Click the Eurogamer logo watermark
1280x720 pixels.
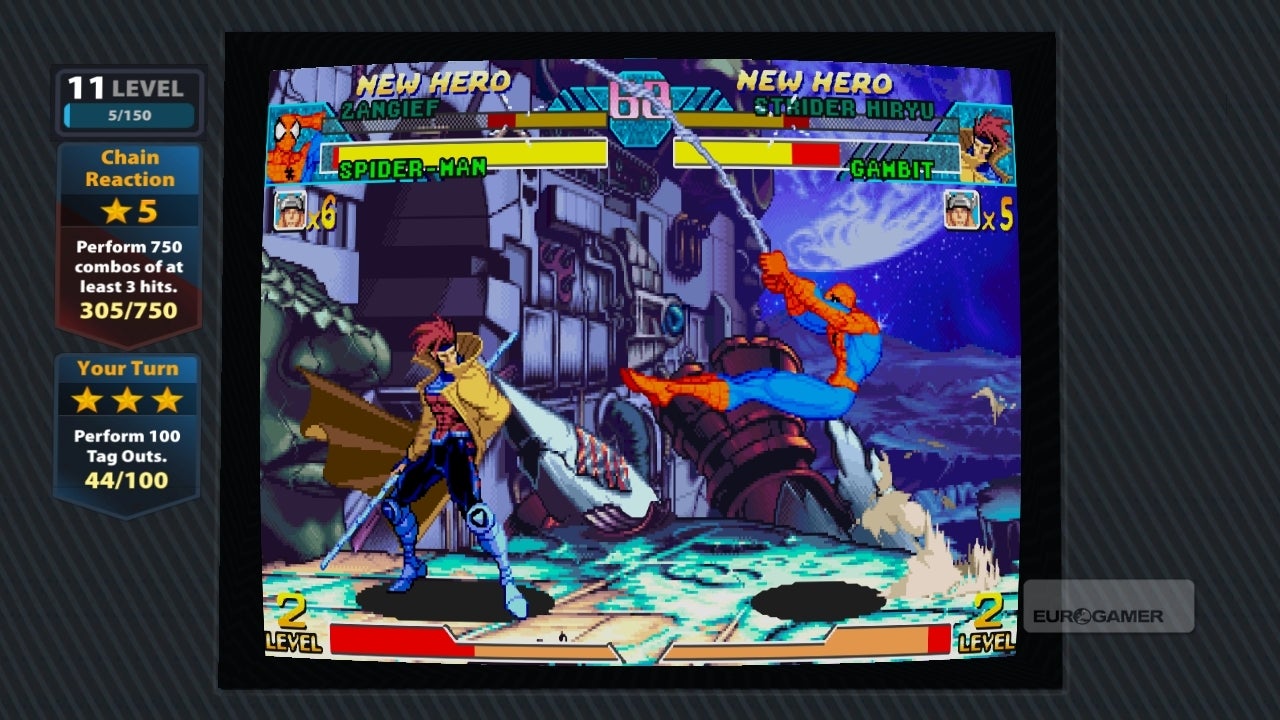(1100, 615)
